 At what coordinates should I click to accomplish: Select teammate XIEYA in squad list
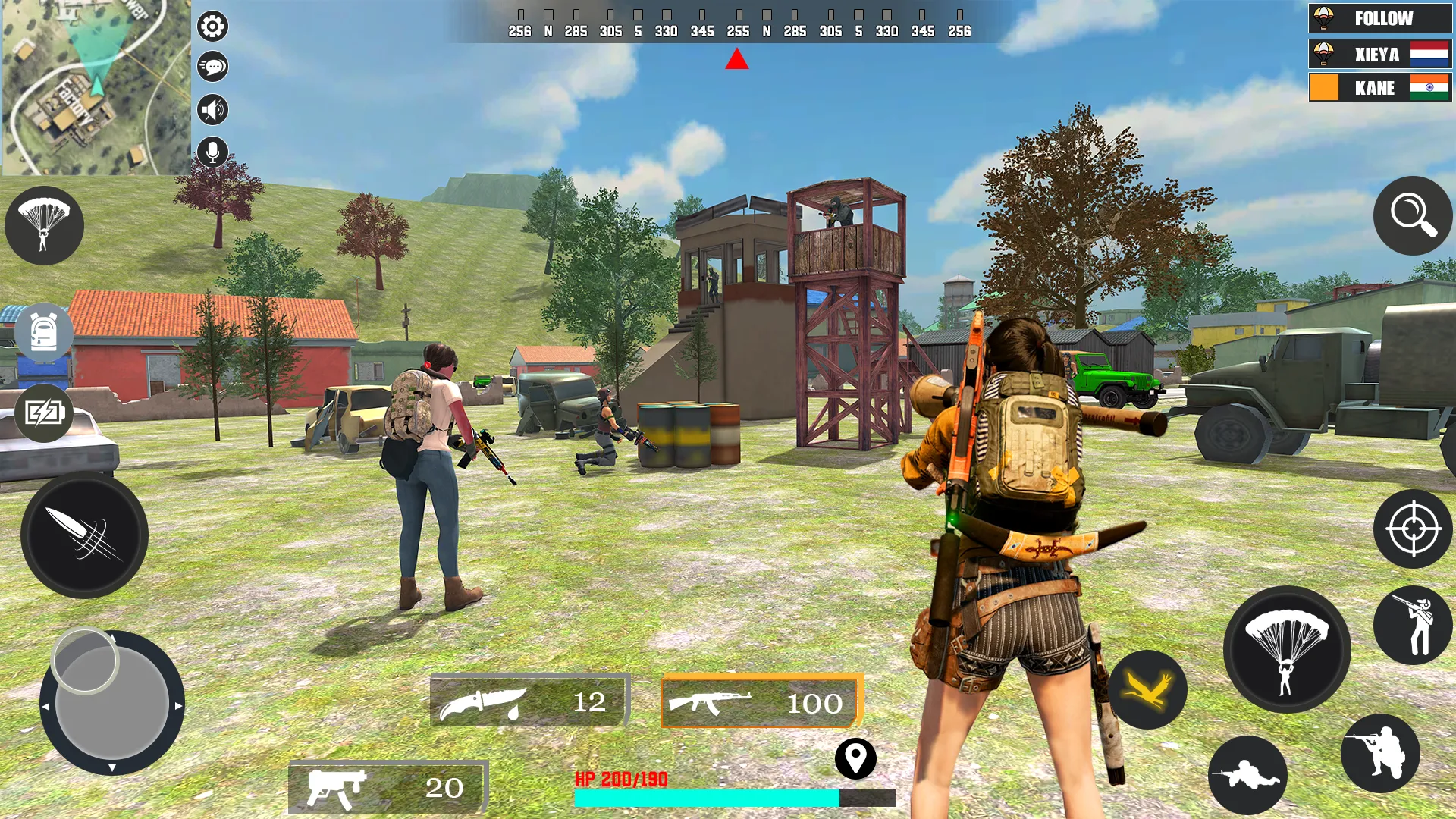coord(1380,55)
